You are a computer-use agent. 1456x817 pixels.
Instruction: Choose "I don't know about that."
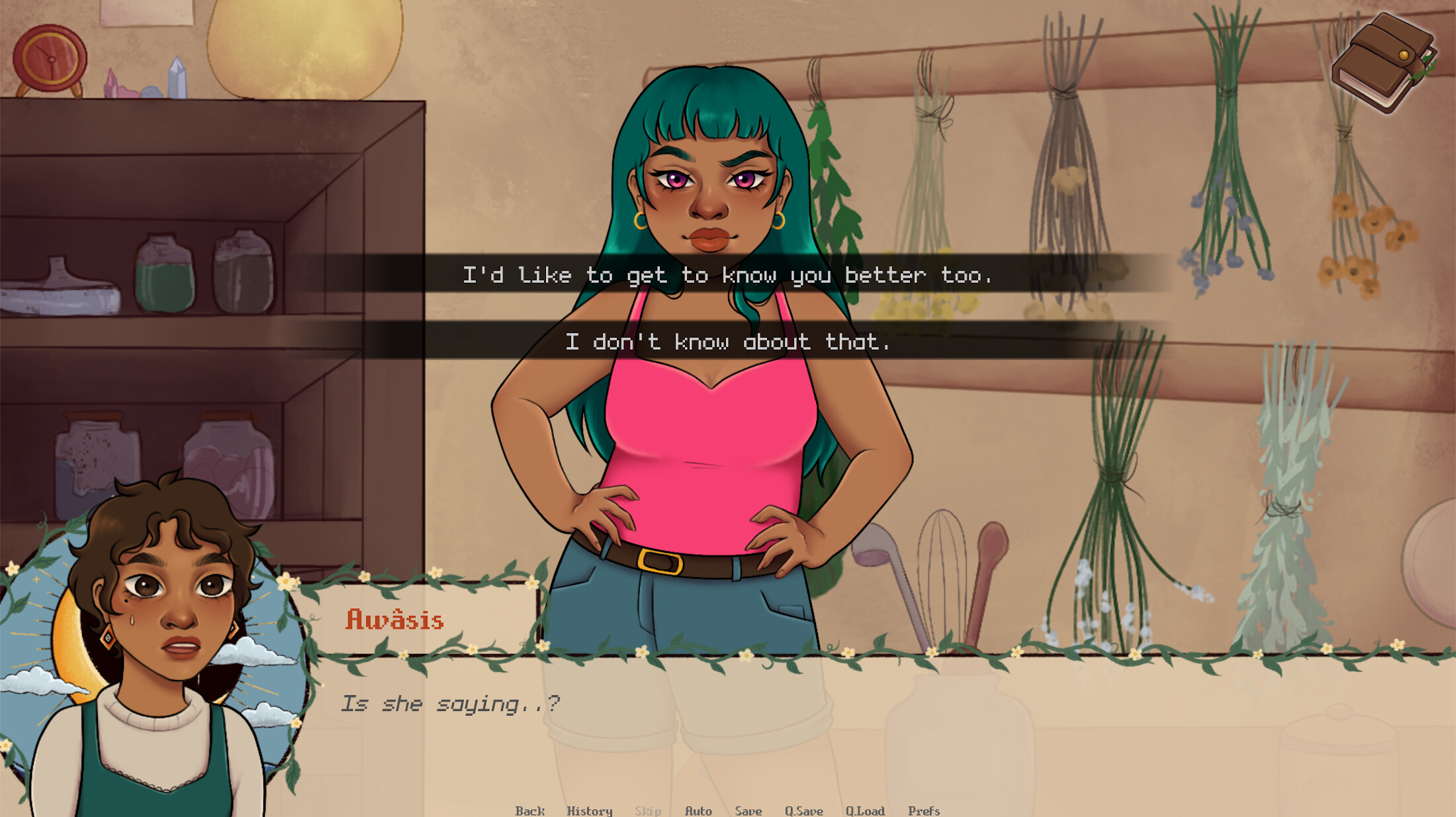tap(728, 342)
